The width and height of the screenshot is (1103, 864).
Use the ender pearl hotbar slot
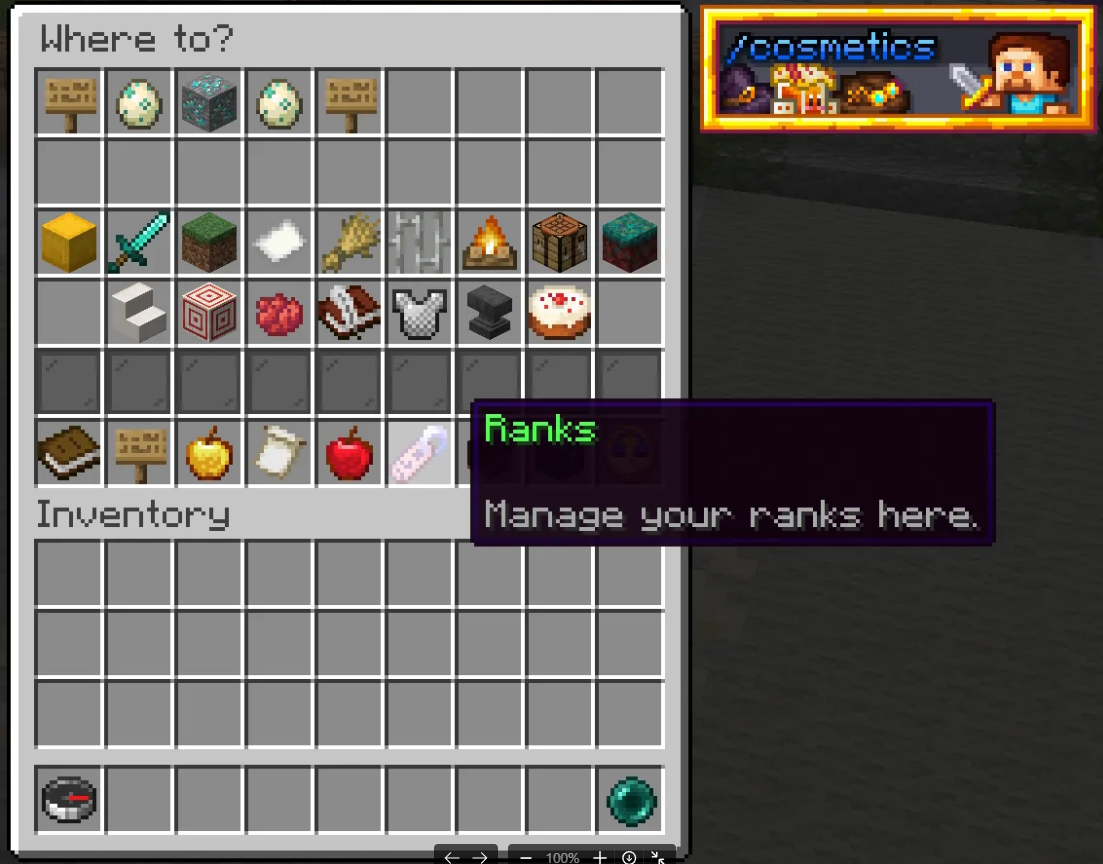(631, 800)
